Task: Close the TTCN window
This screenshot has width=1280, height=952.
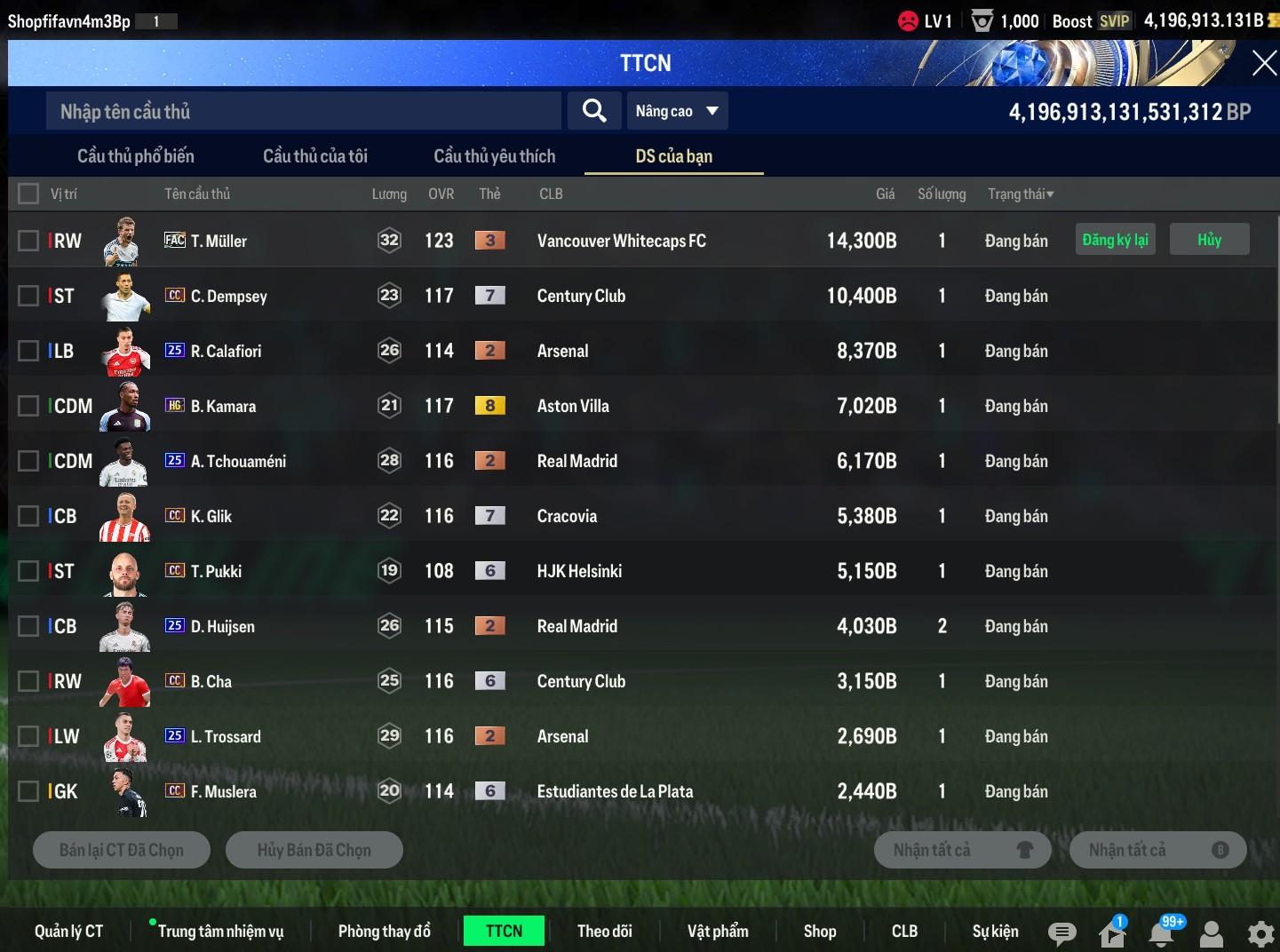Action: tap(1263, 63)
